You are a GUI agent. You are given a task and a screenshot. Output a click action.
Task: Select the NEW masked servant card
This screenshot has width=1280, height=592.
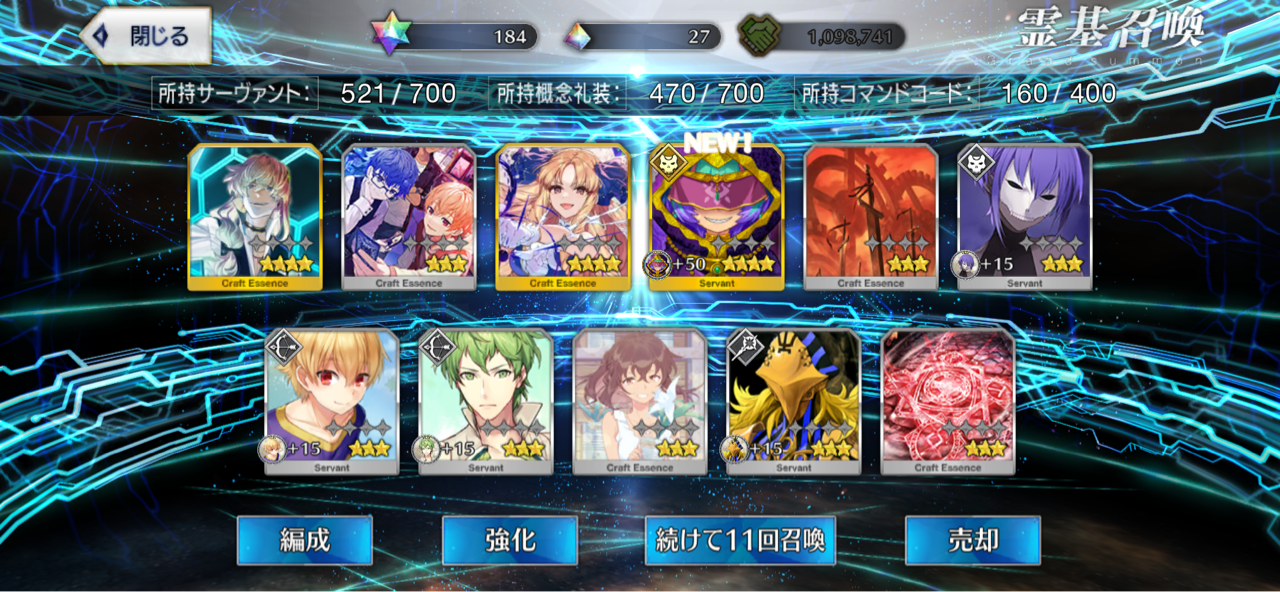click(717, 217)
